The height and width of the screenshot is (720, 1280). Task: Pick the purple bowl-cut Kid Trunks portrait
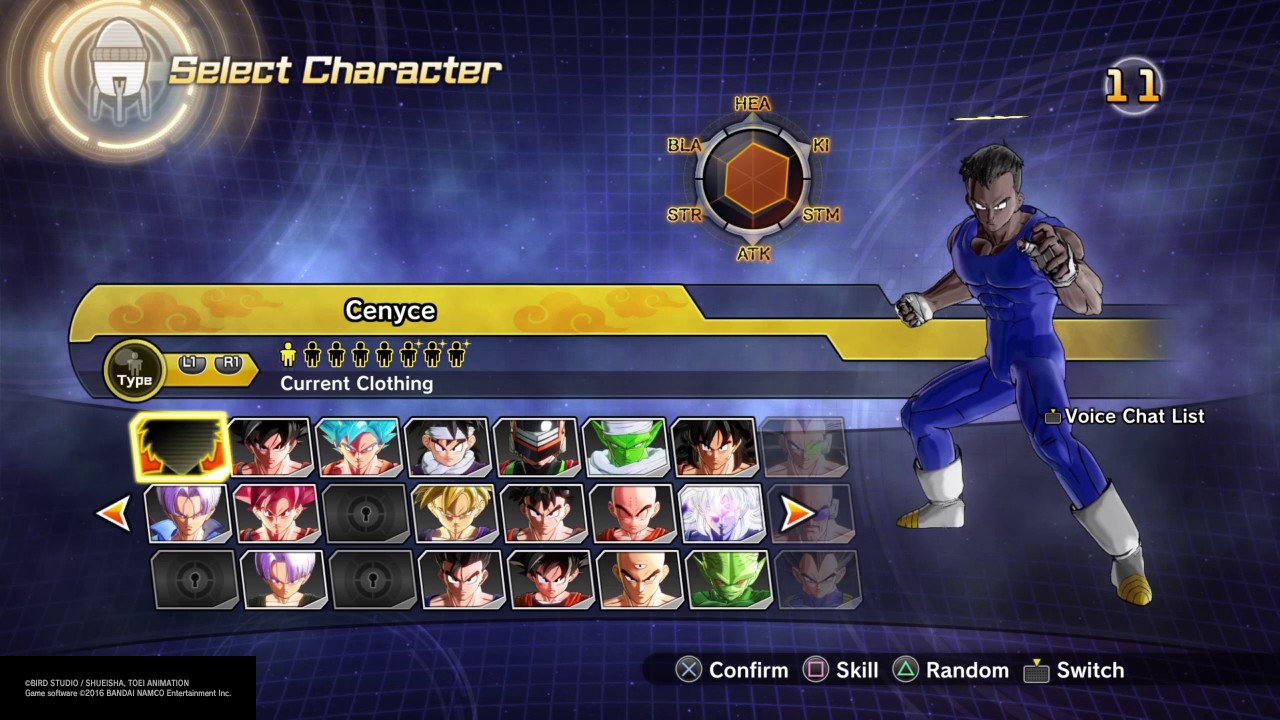[x=283, y=579]
